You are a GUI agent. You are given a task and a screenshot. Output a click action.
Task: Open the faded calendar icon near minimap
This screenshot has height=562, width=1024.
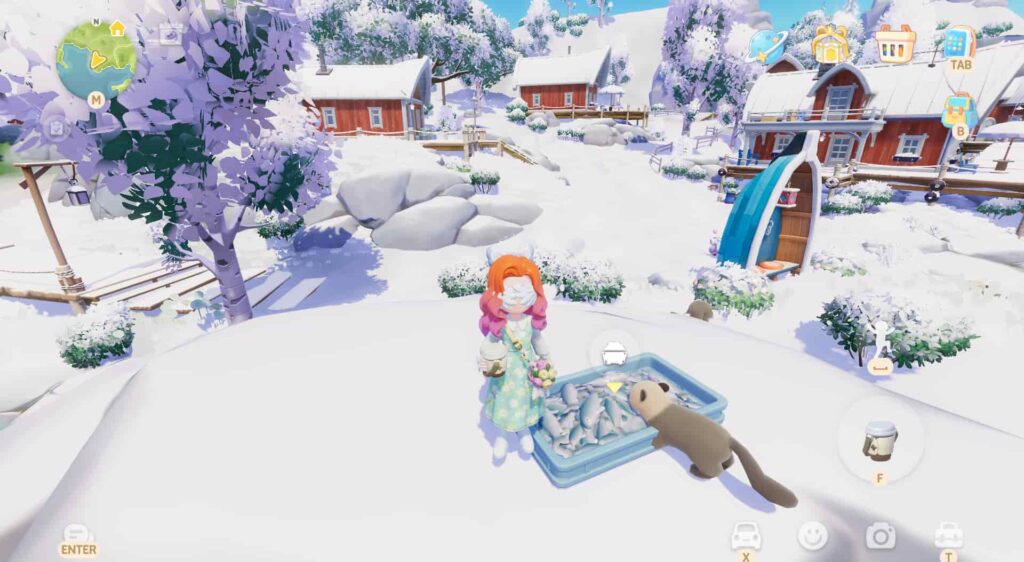[x=171, y=34]
